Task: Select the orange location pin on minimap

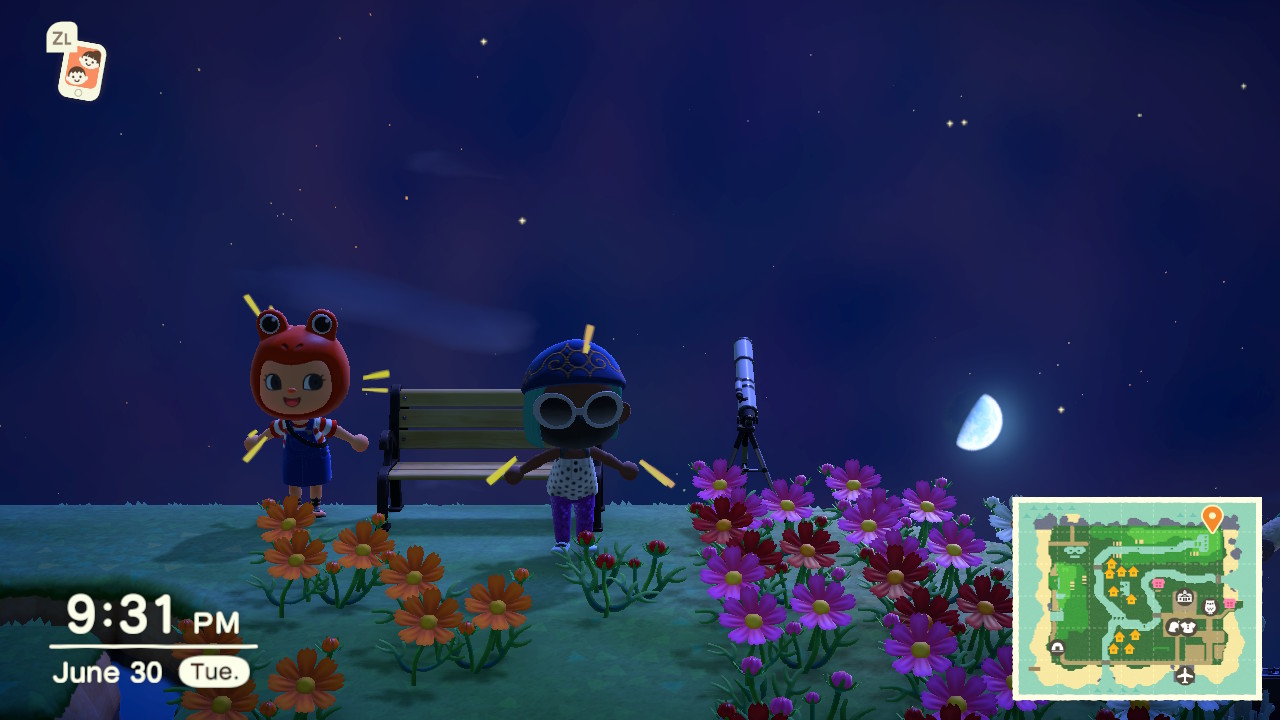Action: (x=1211, y=518)
